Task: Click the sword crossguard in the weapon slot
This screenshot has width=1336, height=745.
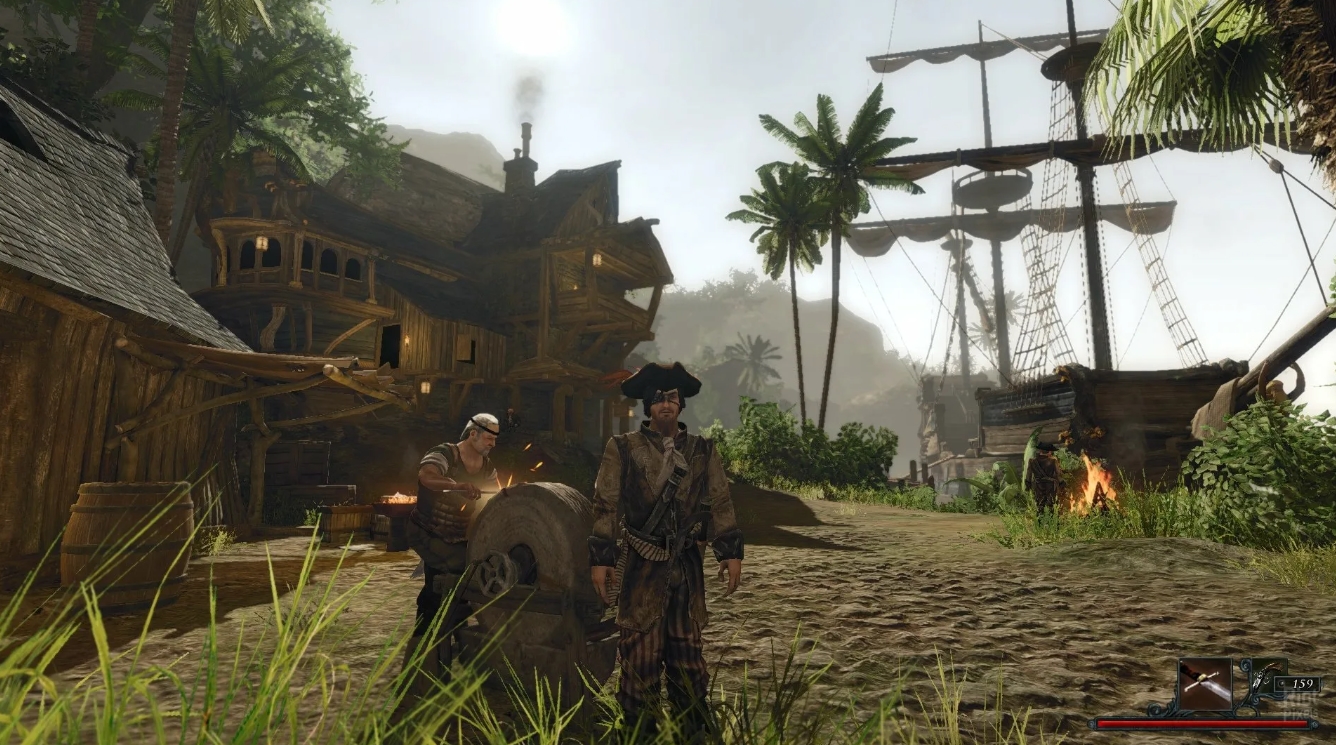Action: tap(1202, 678)
